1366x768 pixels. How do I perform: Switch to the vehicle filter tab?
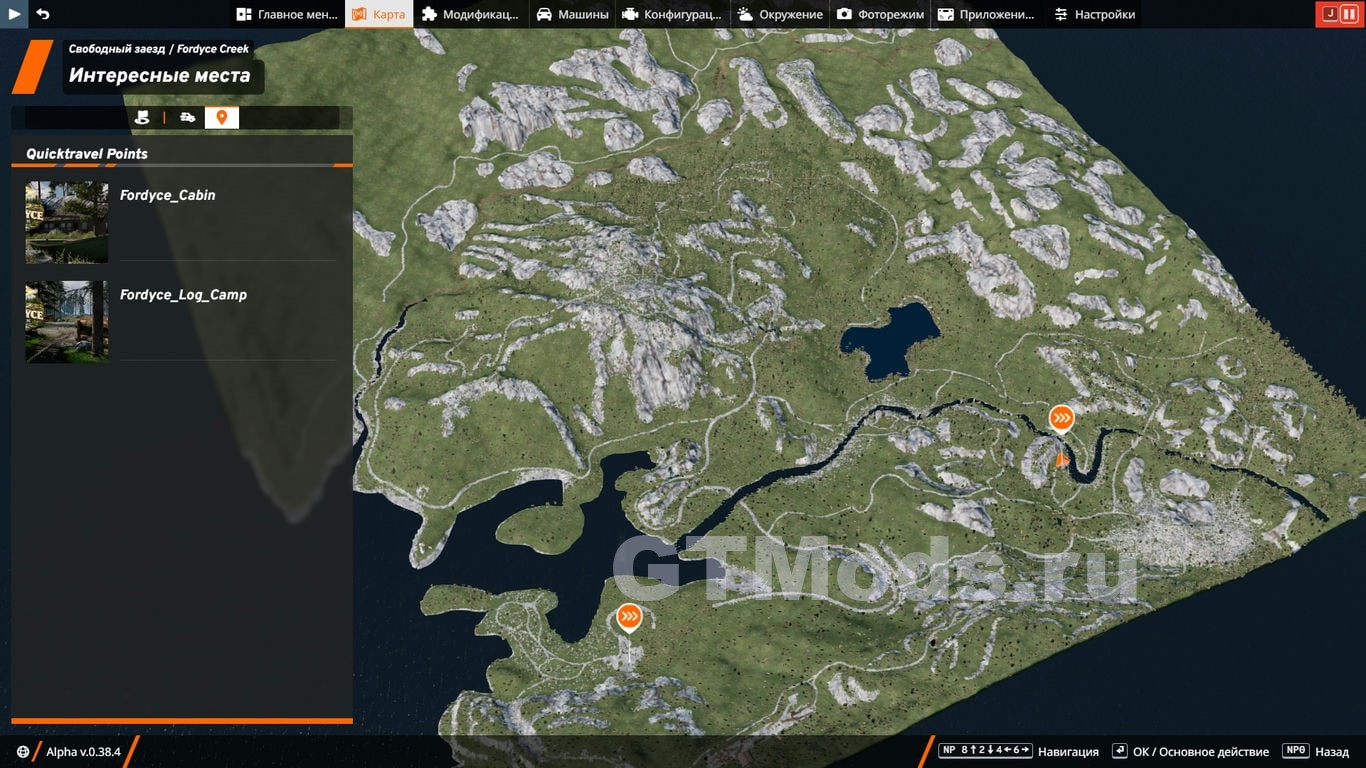pyautogui.click(x=188, y=118)
